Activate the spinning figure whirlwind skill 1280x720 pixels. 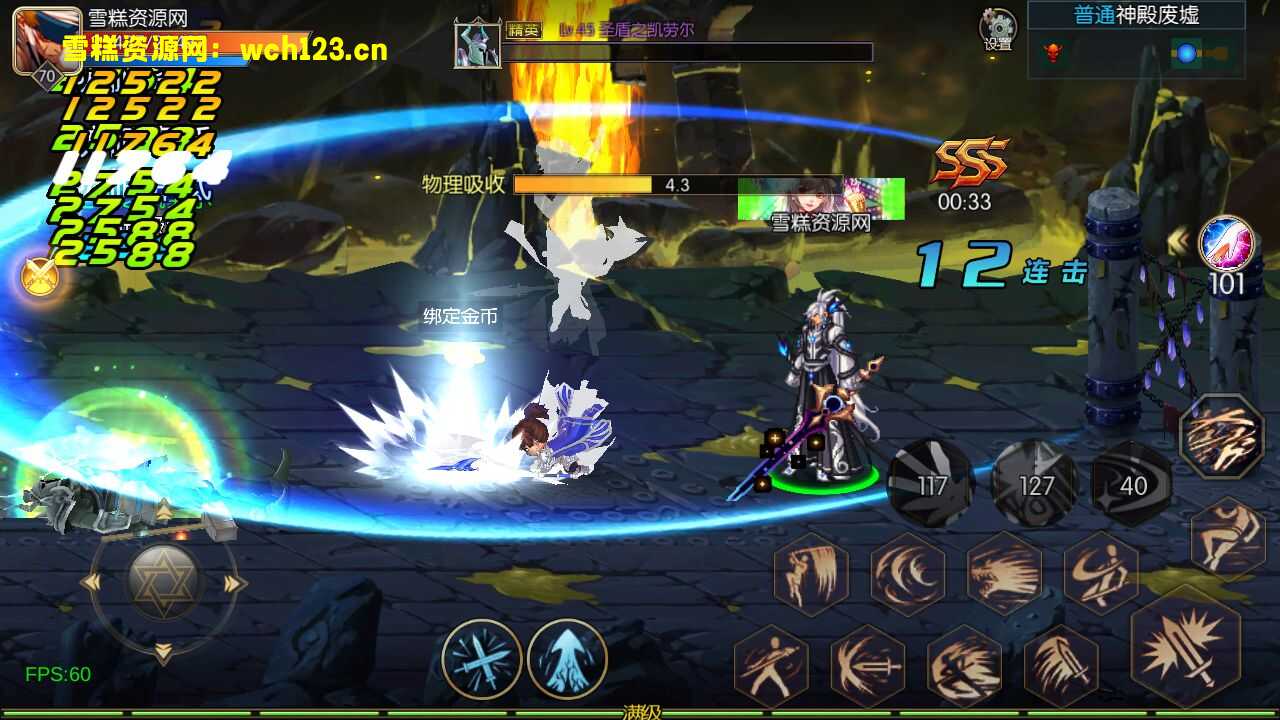(1101, 573)
